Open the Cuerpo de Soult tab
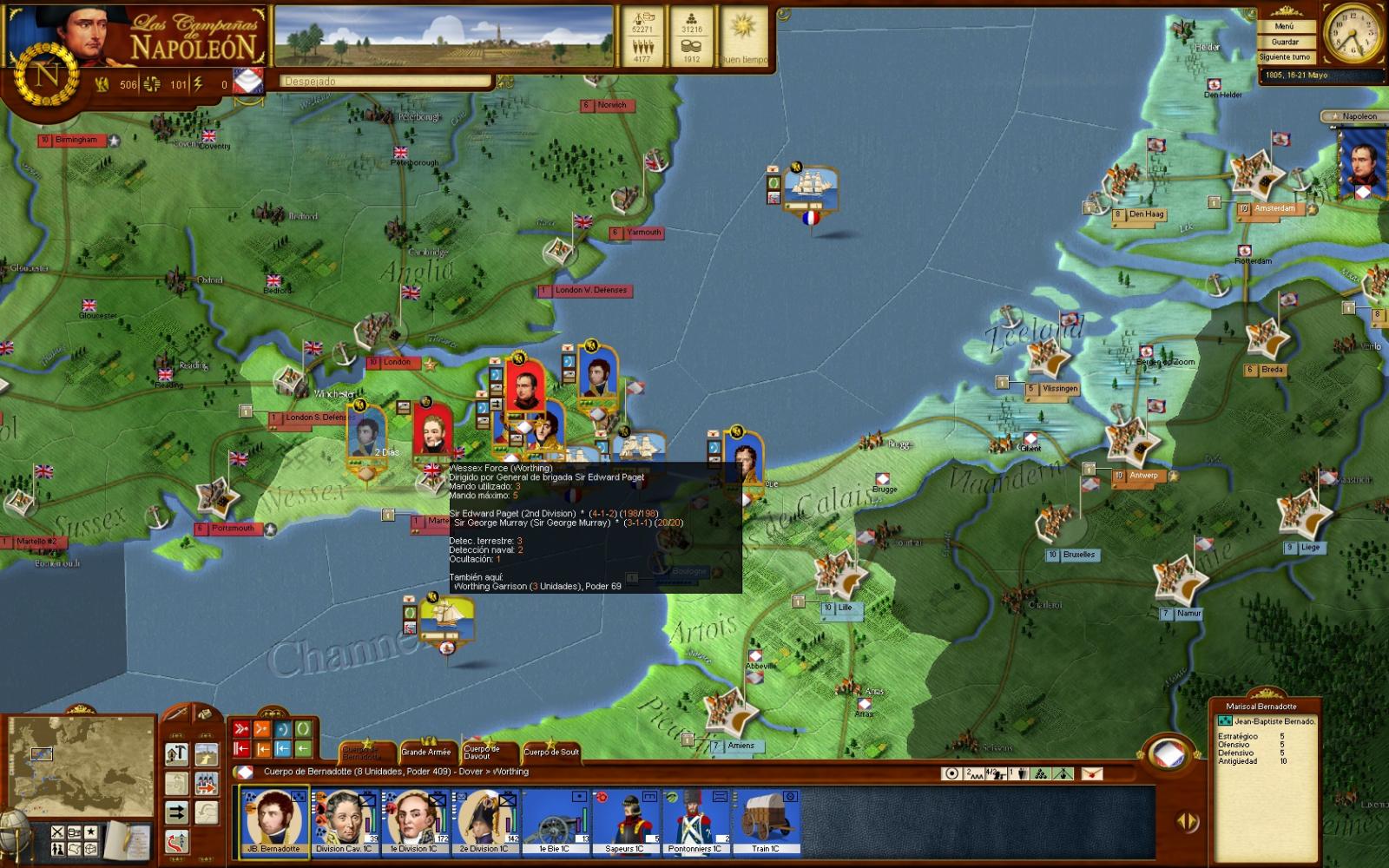The width and height of the screenshot is (1389, 868). pyautogui.click(x=551, y=752)
